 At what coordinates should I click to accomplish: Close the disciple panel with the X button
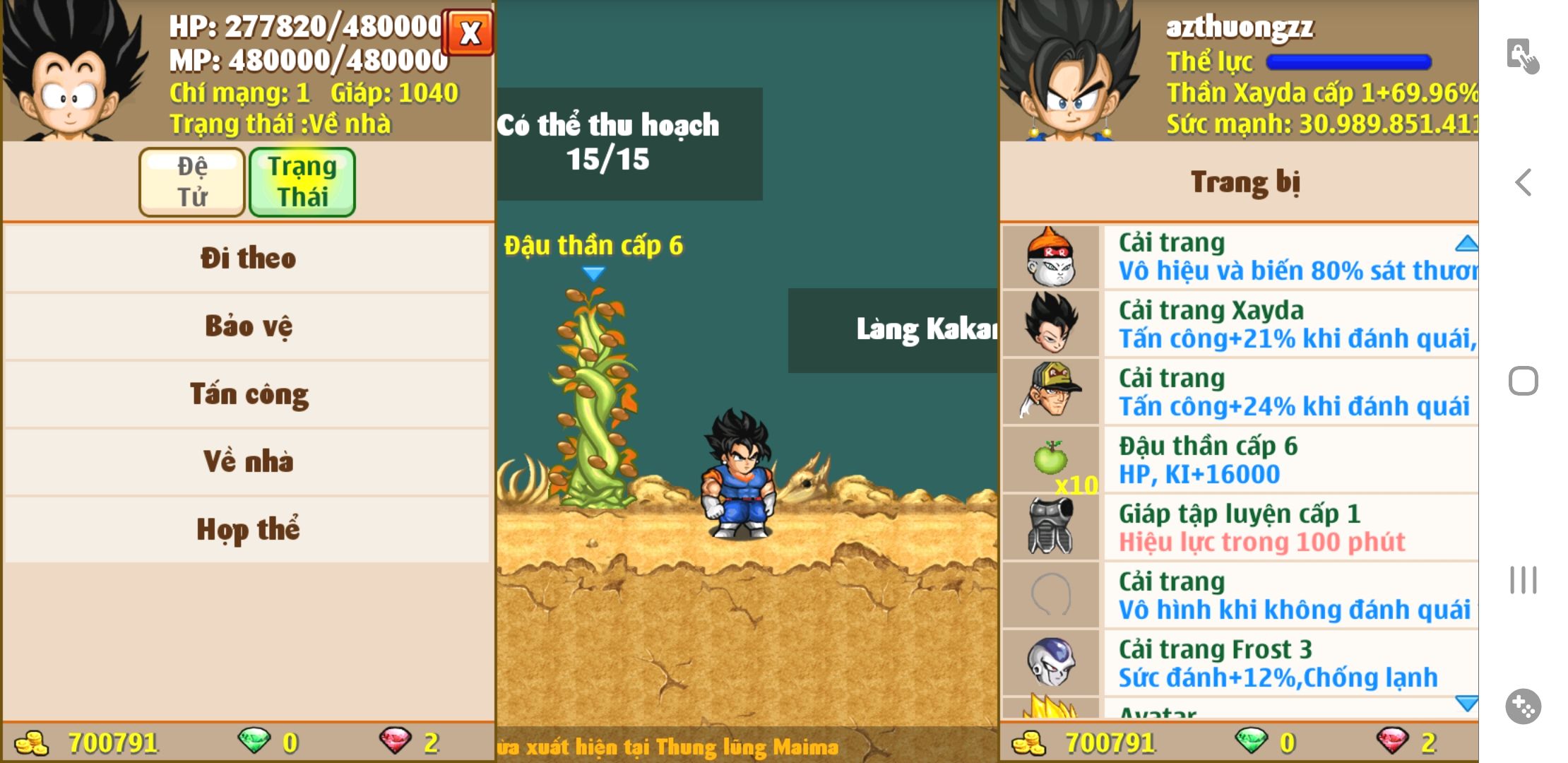pos(469,32)
